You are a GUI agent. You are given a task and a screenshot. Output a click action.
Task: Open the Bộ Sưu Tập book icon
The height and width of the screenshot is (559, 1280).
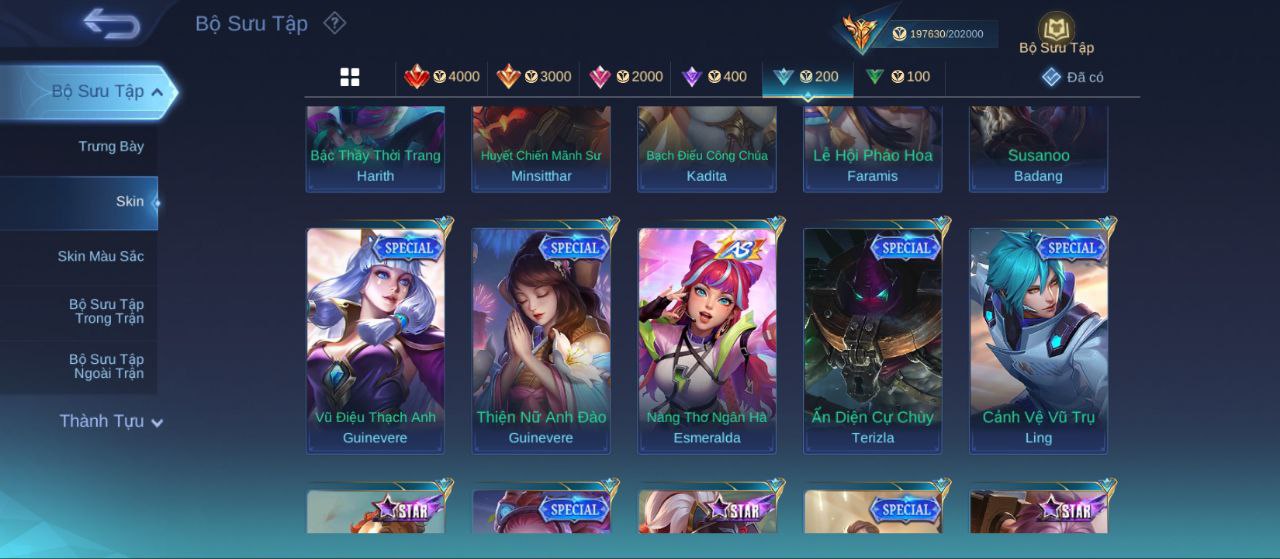coord(1056,32)
